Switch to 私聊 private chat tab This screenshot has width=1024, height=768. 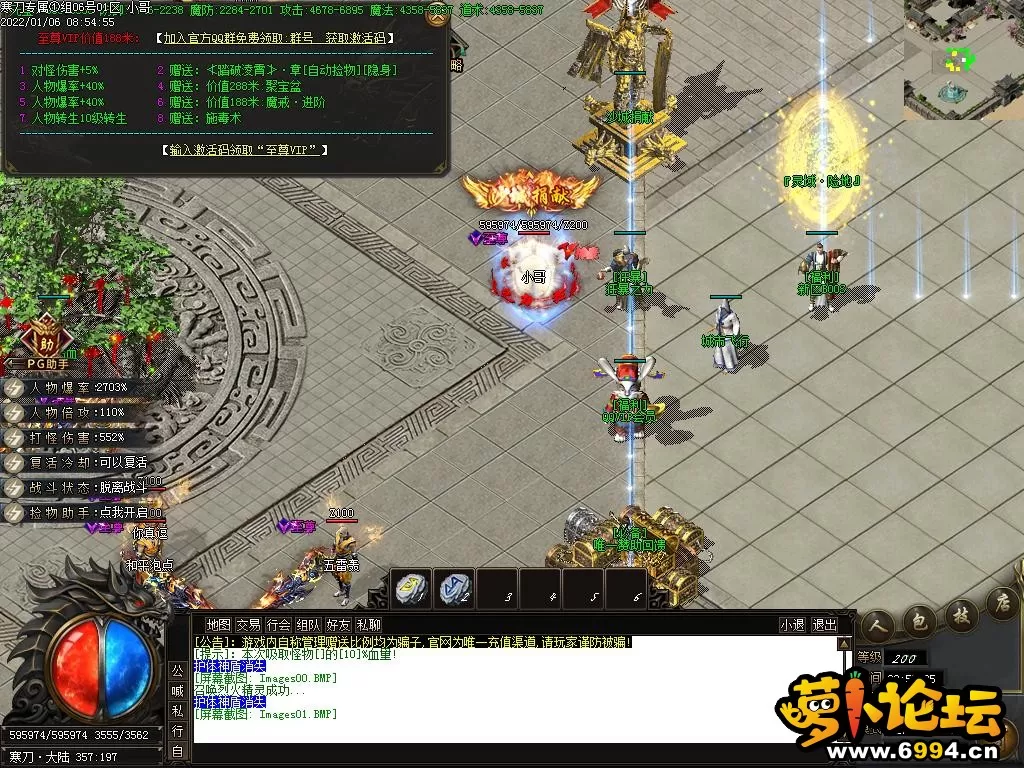(368, 625)
